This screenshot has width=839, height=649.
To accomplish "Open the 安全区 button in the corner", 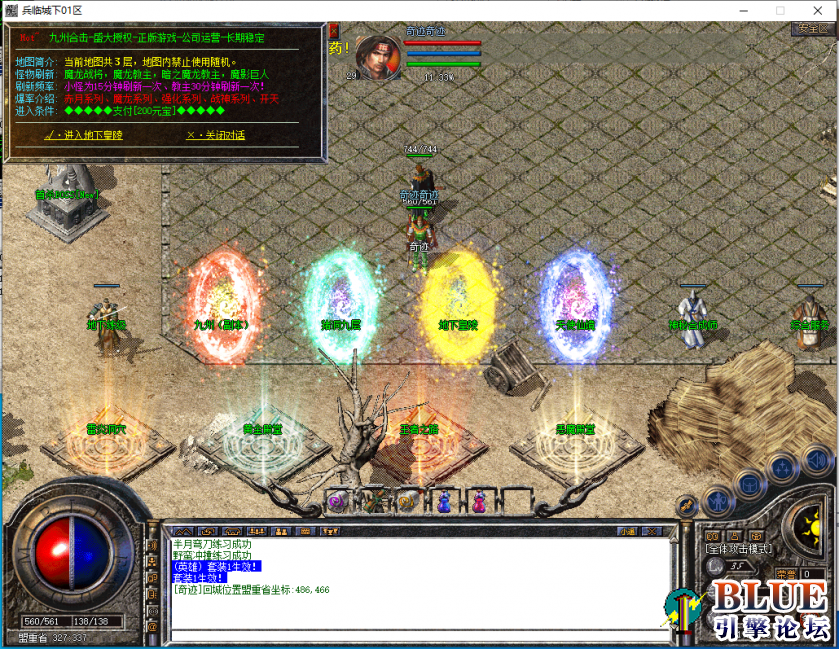I will (812, 29).
